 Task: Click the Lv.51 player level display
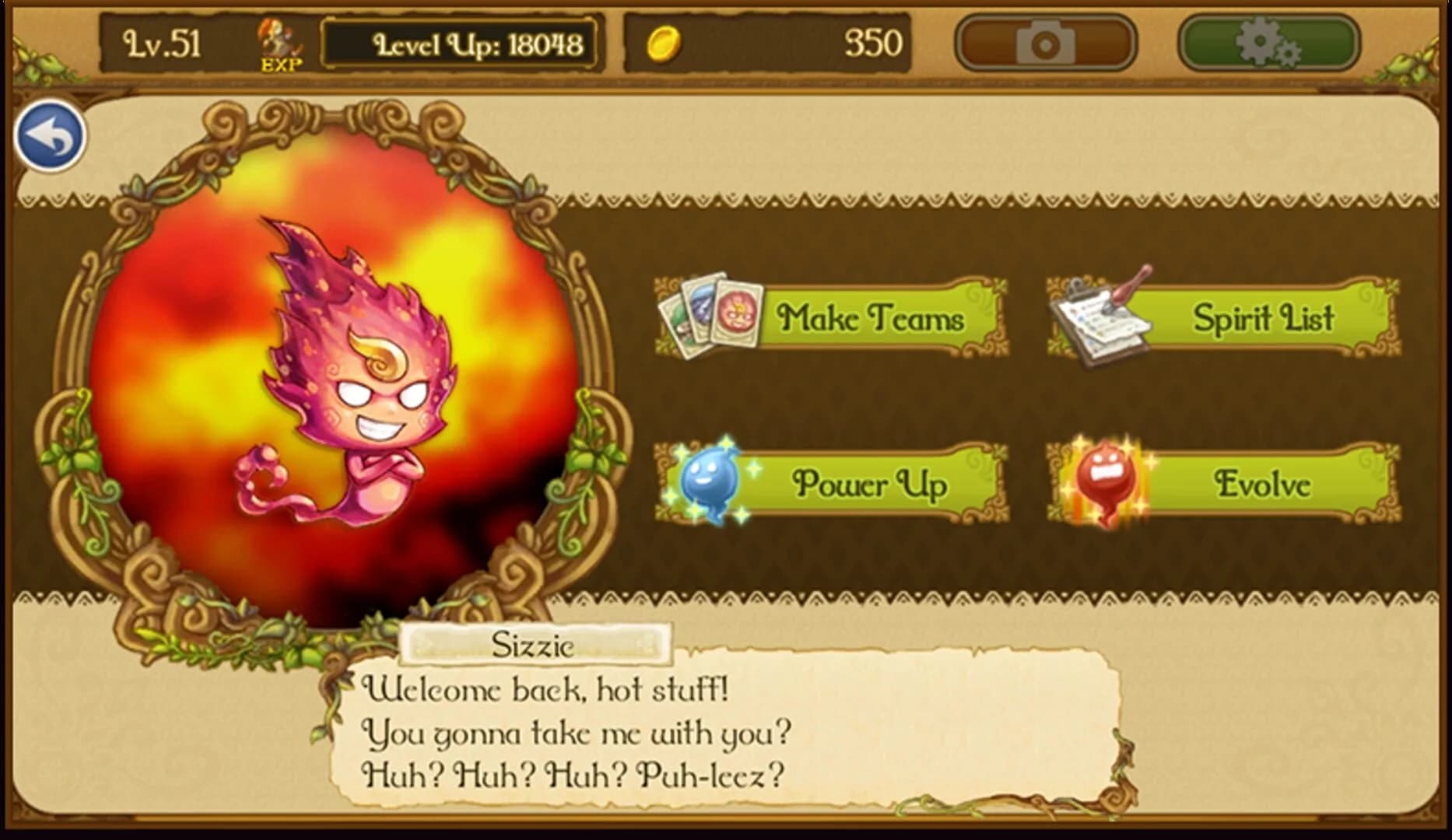(x=160, y=43)
